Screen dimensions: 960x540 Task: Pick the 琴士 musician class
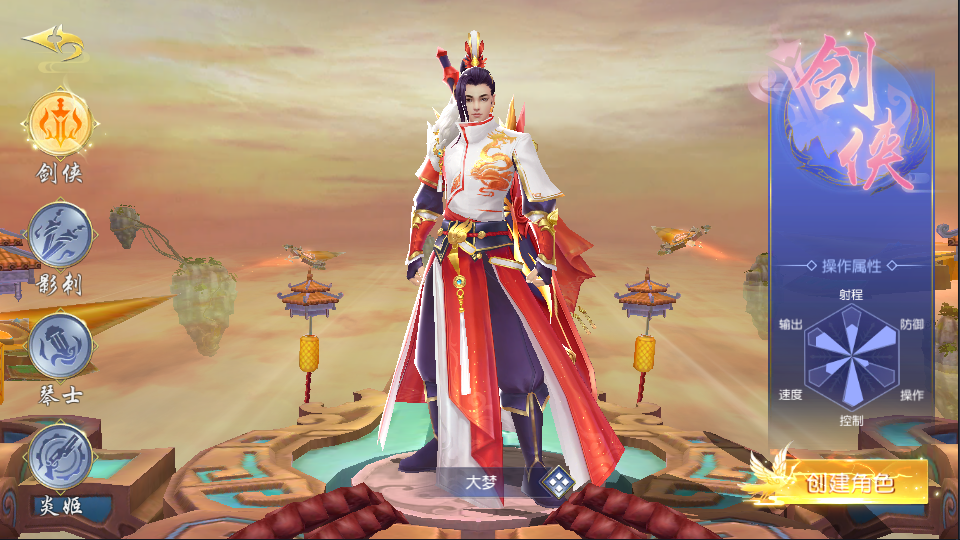point(61,346)
